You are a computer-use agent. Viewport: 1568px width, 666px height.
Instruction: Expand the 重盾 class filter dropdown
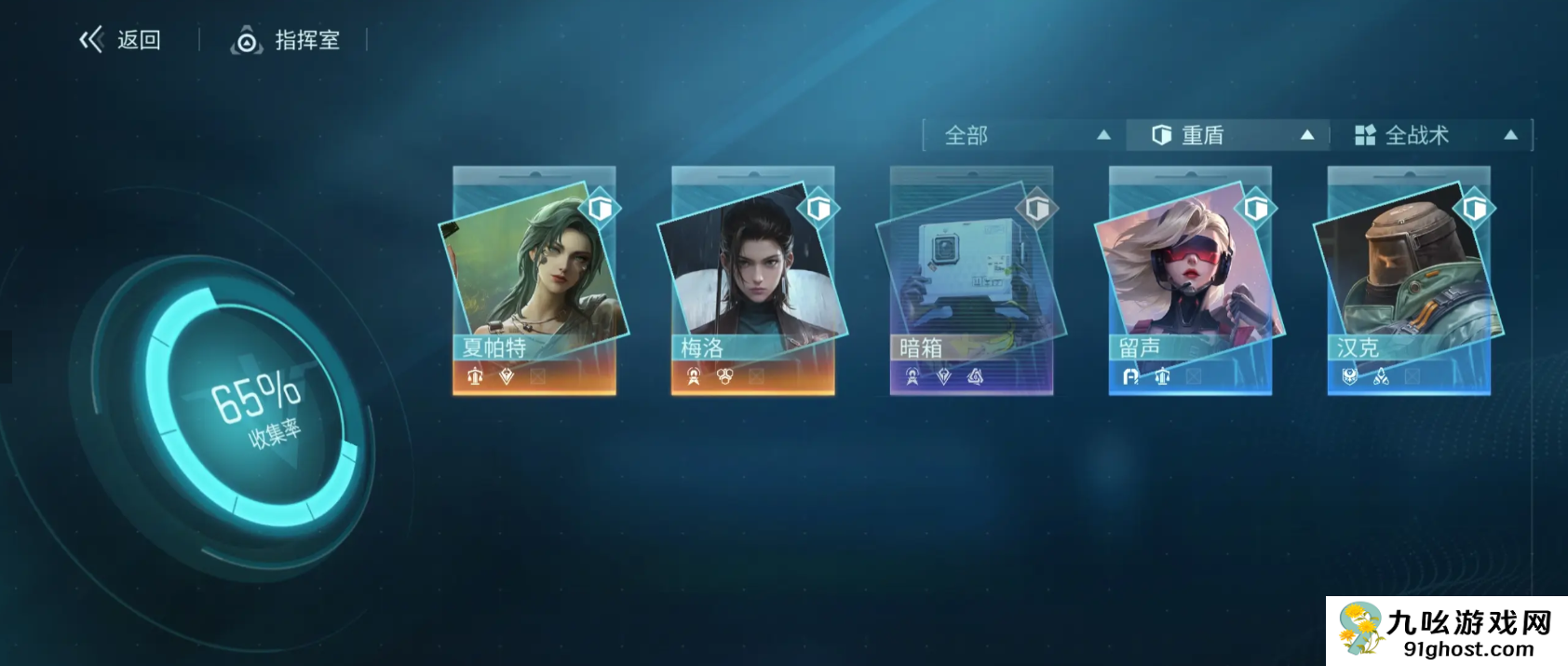(1230, 135)
